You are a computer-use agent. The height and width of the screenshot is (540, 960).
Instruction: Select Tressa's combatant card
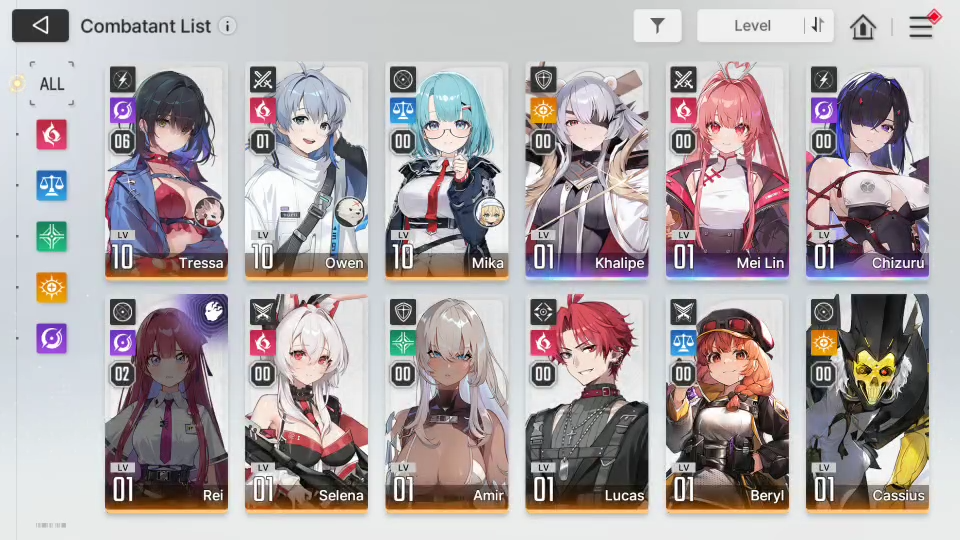[x=167, y=170]
